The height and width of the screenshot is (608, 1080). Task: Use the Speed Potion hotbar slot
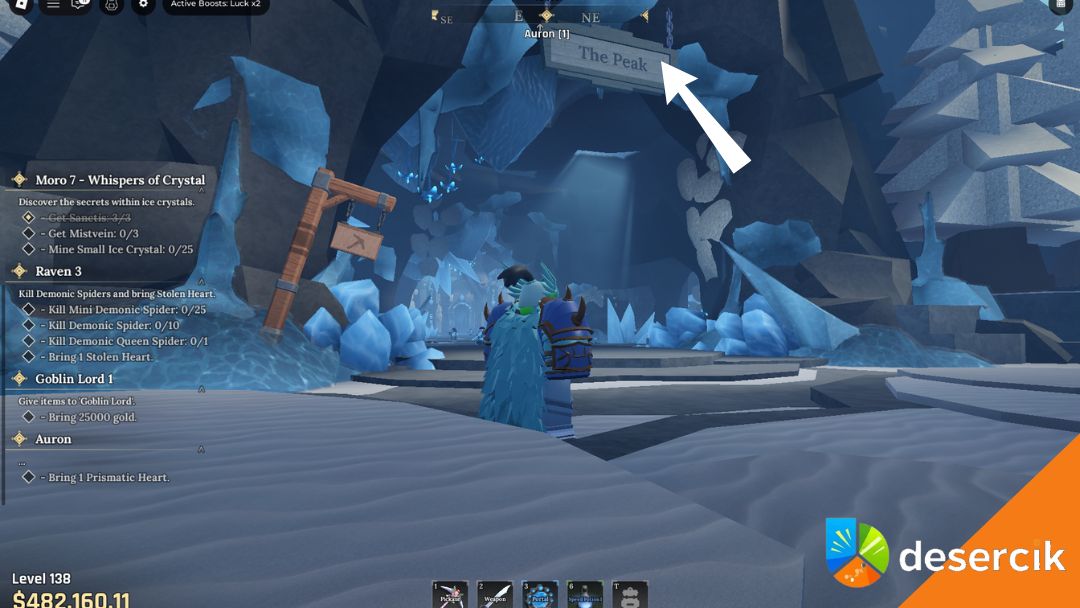[x=585, y=594]
